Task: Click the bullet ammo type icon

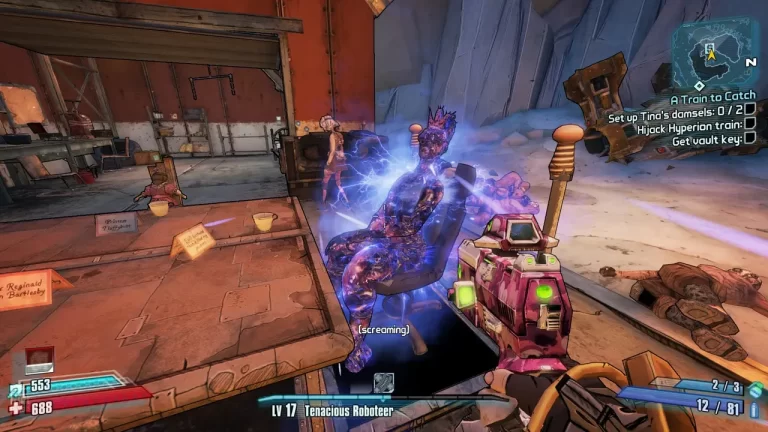Action: click(753, 406)
